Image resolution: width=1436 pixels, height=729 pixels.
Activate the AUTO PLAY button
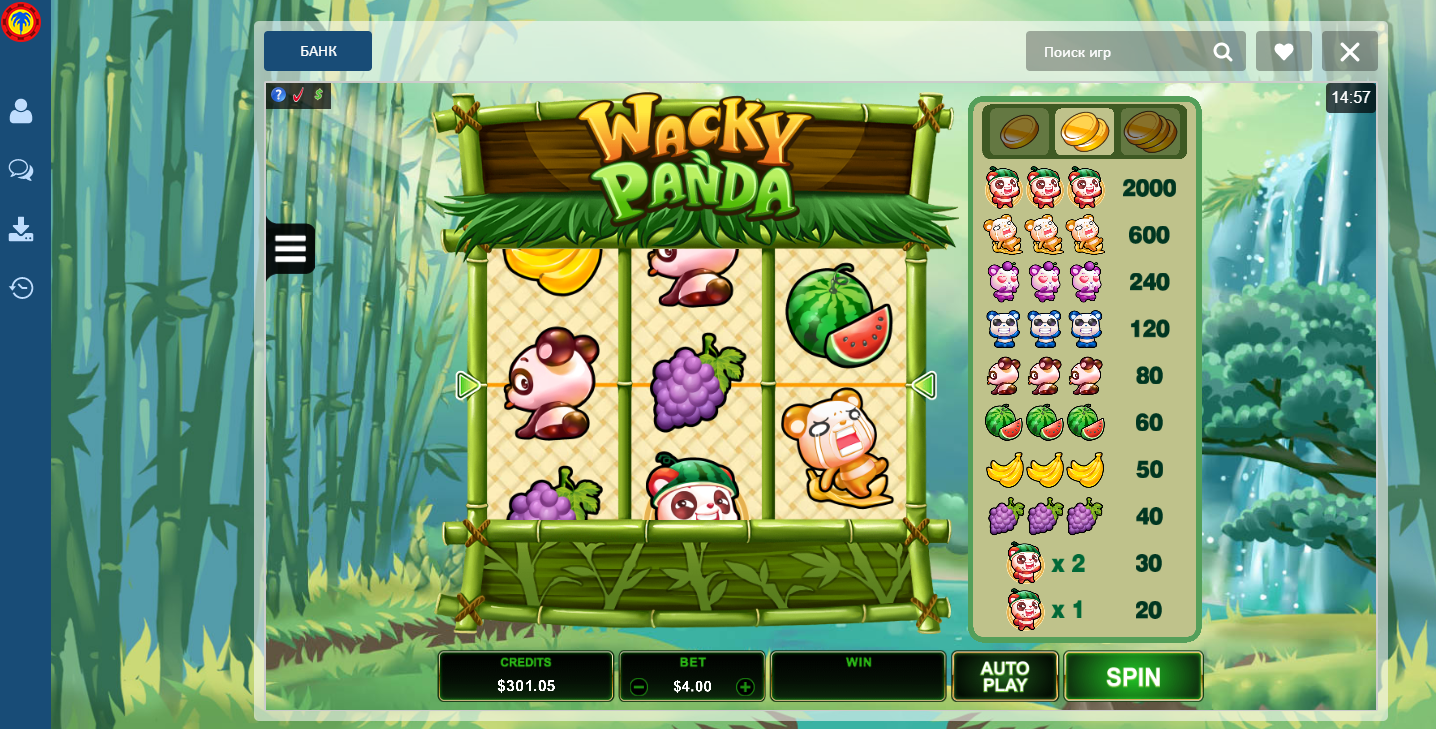point(1005,677)
